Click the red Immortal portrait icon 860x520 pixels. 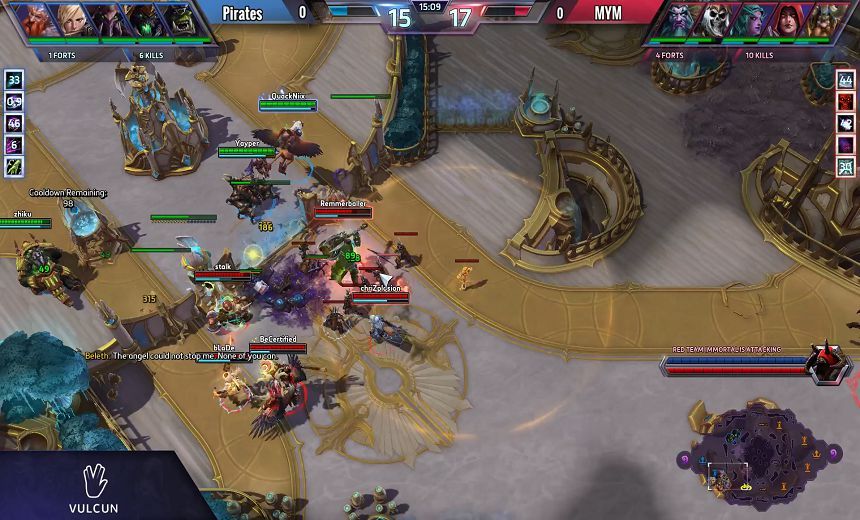[x=827, y=365]
